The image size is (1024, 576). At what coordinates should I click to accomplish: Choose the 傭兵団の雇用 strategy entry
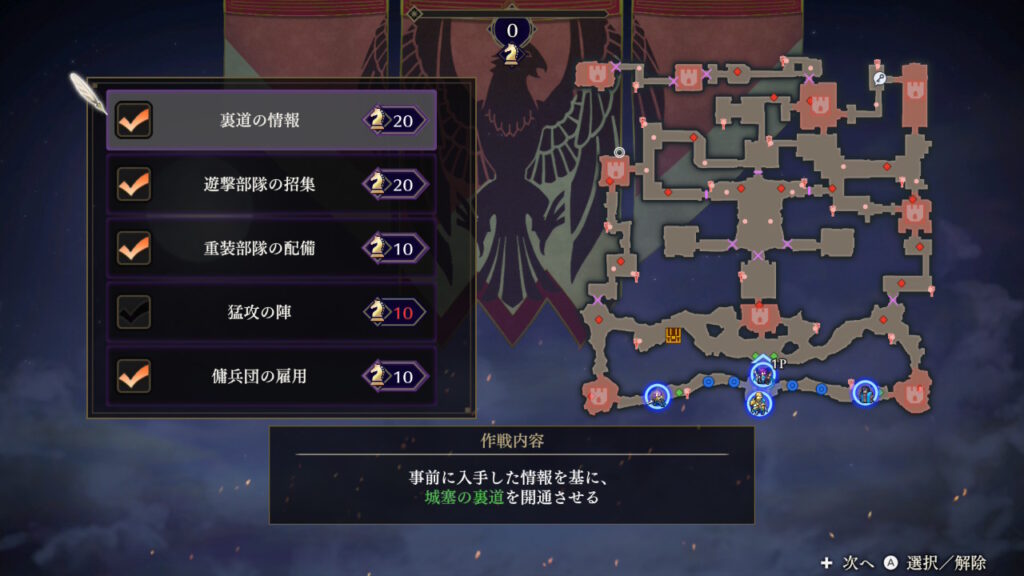[272, 376]
